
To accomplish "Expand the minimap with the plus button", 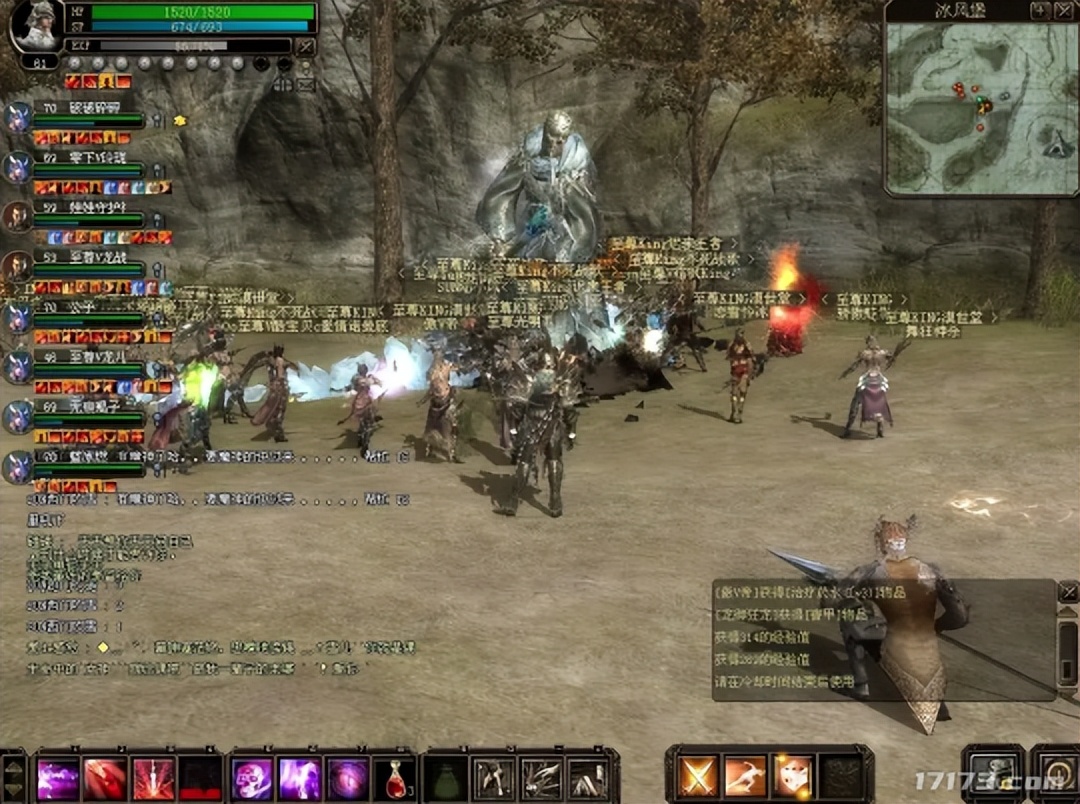I will [1041, 10].
